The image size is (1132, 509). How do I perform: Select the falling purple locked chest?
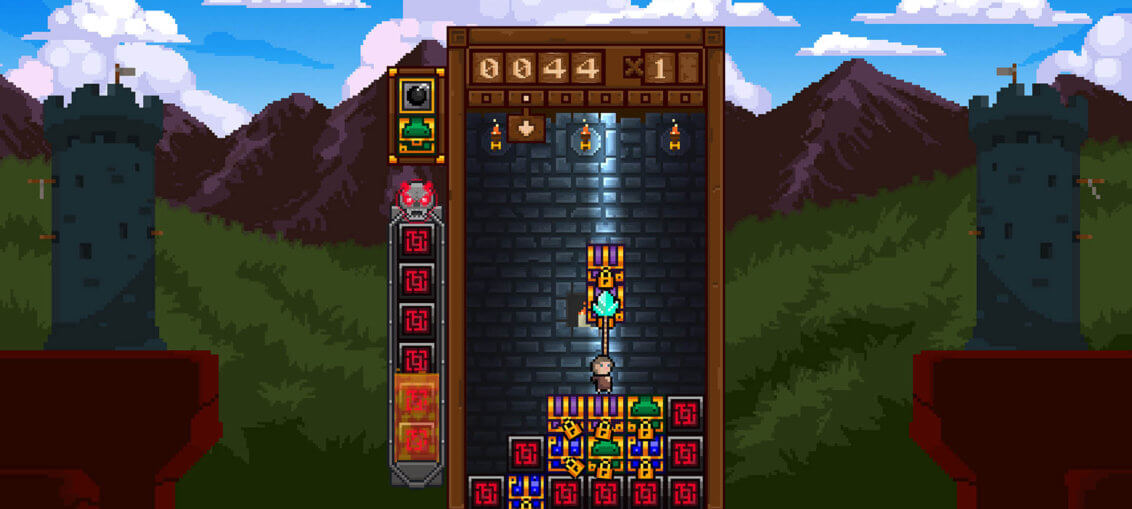click(604, 267)
